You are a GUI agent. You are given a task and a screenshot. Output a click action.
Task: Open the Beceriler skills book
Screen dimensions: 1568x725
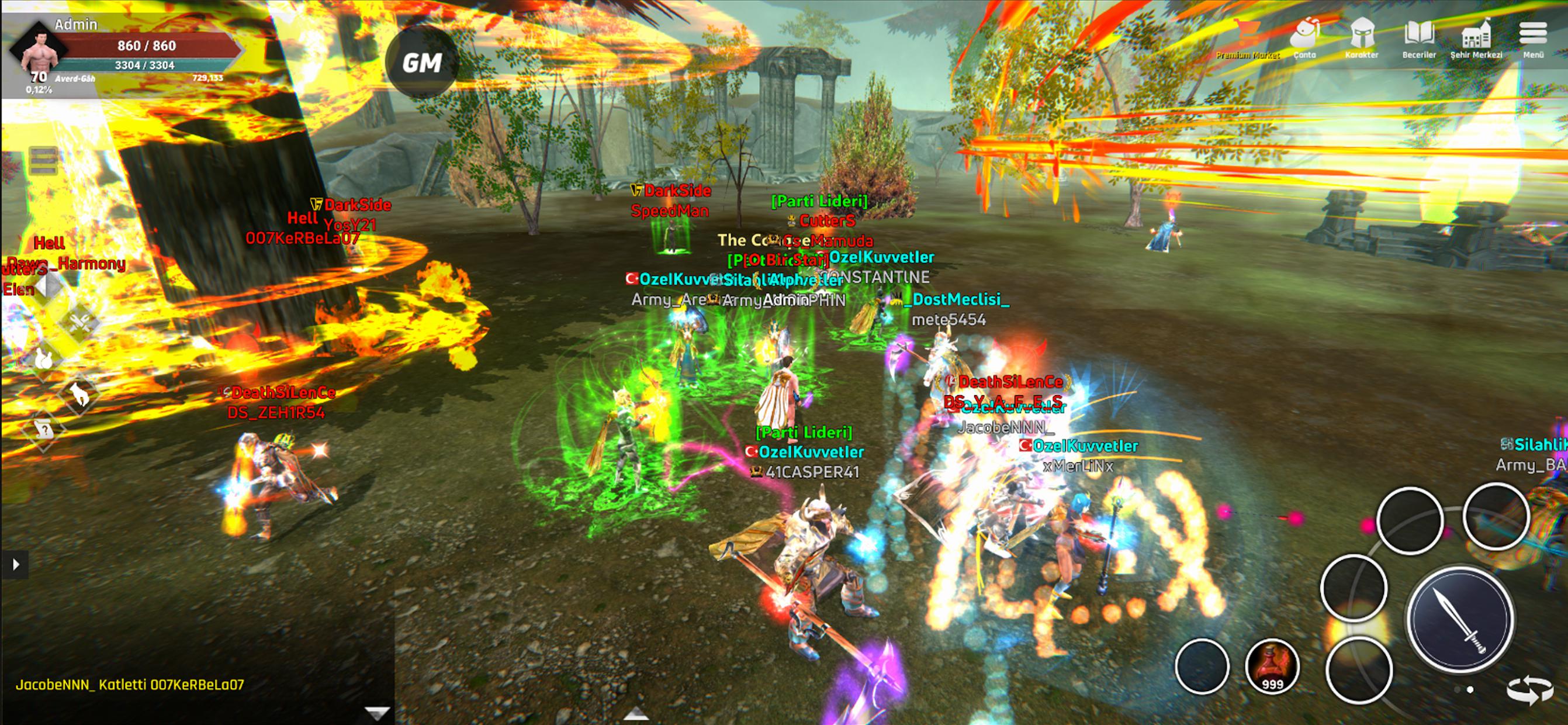tap(1419, 38)
